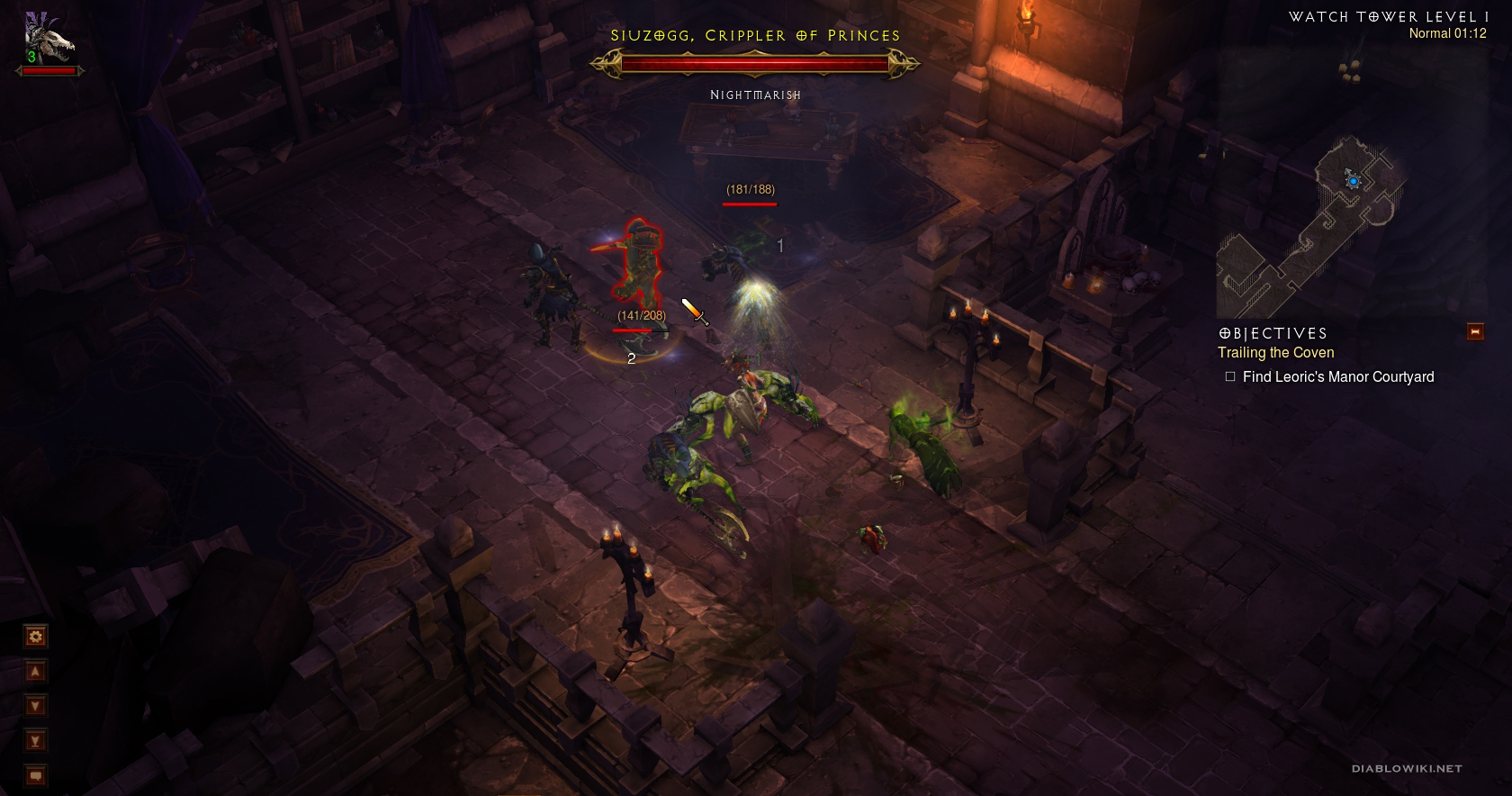Click the Watch Tower minimap
The height and width of the screenshot is (796, 1512).
click(x=1309, y=225)
